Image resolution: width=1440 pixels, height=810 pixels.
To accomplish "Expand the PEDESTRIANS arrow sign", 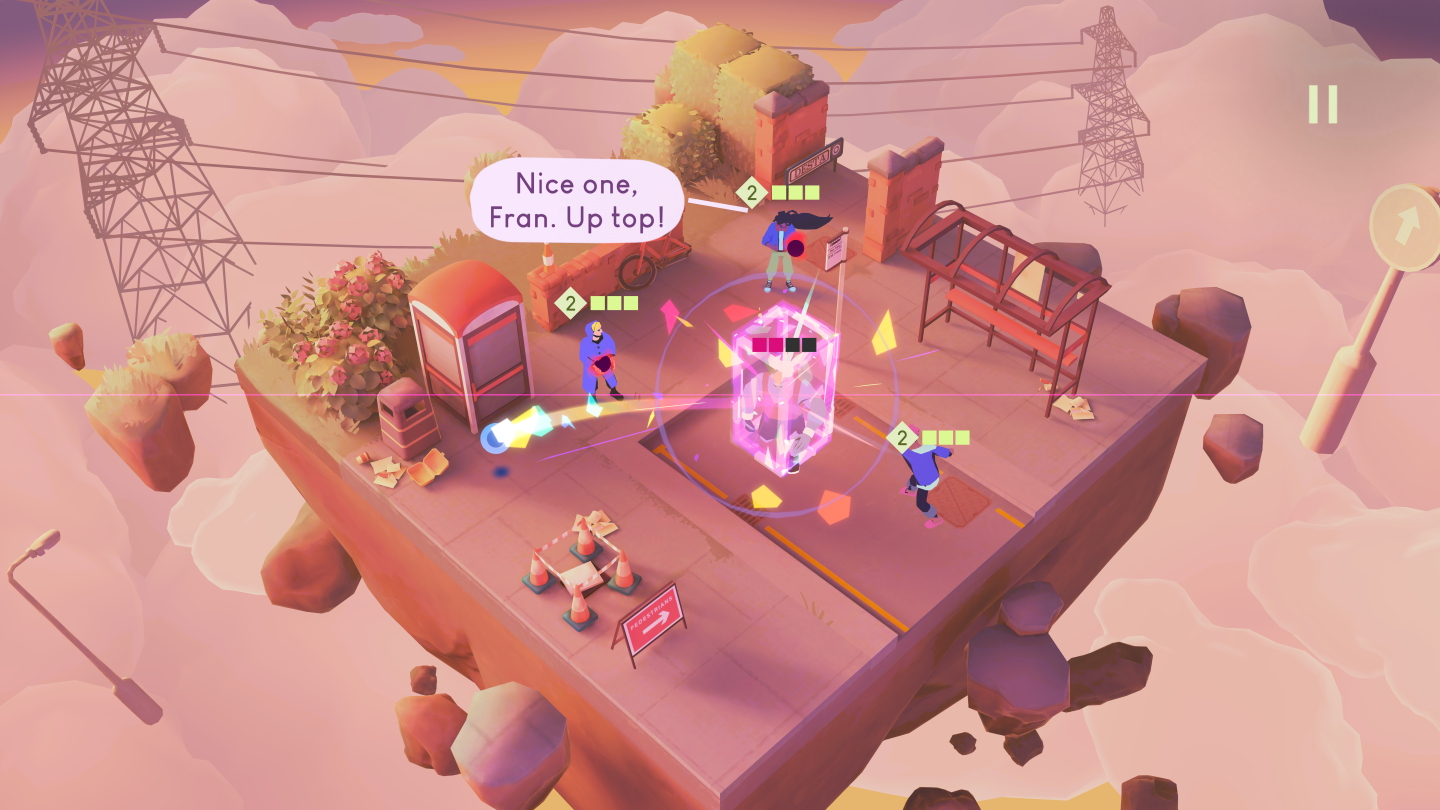I will (651, 615).
